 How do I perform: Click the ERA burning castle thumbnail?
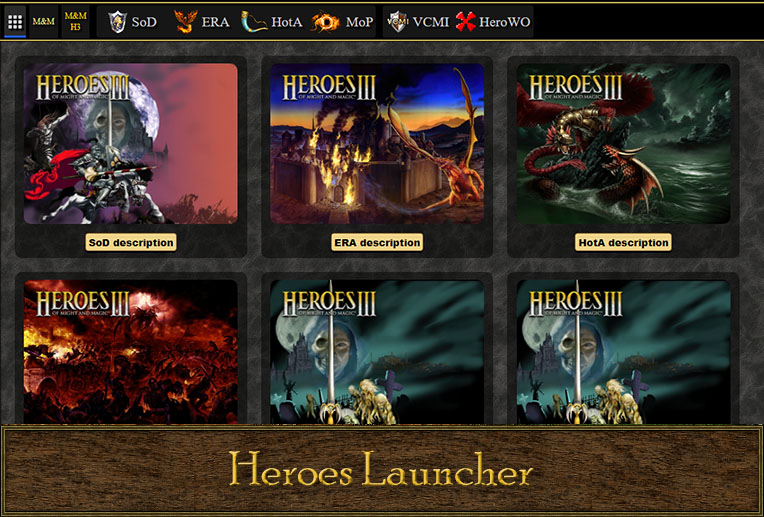377,144
